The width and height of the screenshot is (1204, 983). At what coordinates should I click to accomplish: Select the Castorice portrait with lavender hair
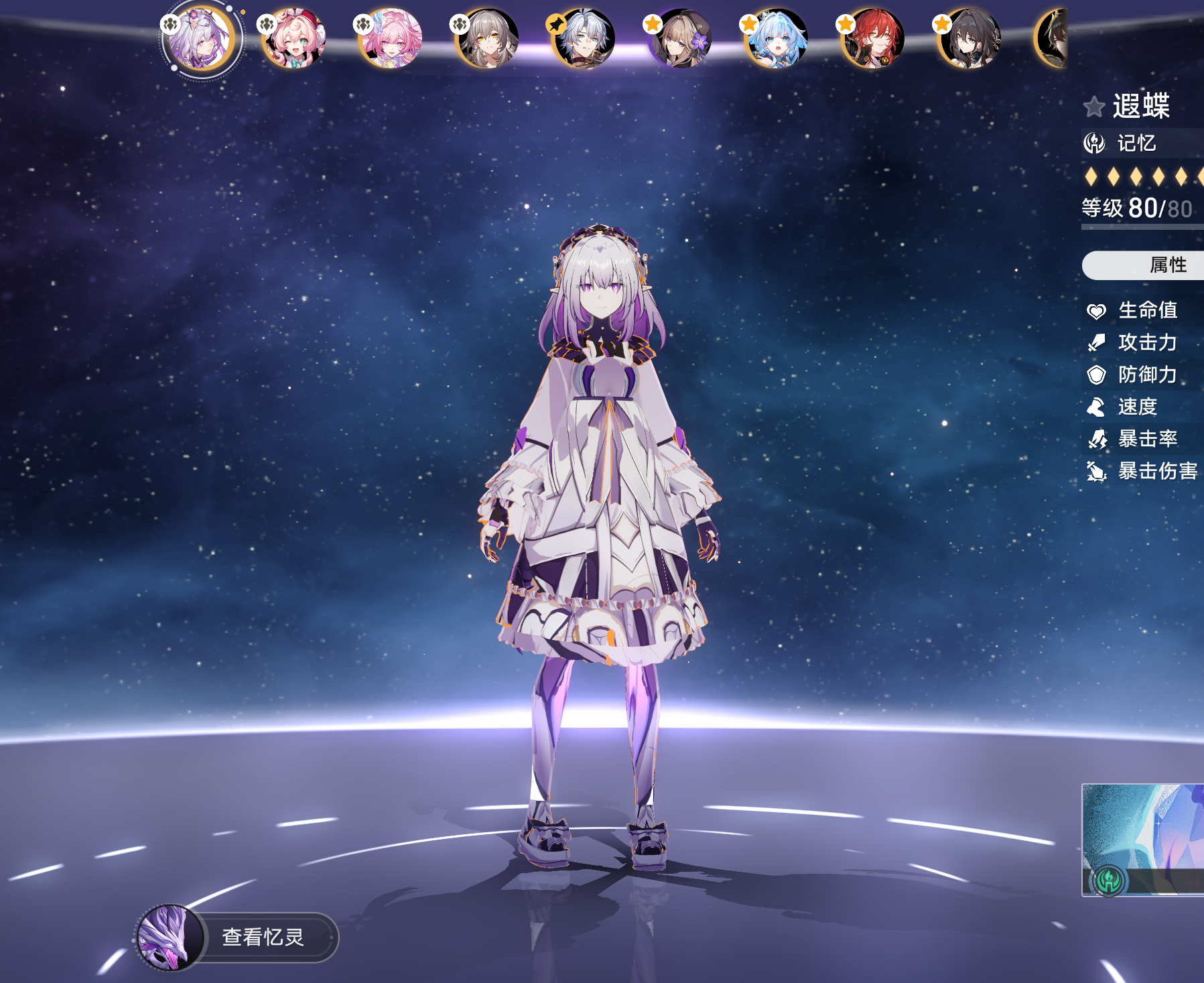(x=200, y=39)
